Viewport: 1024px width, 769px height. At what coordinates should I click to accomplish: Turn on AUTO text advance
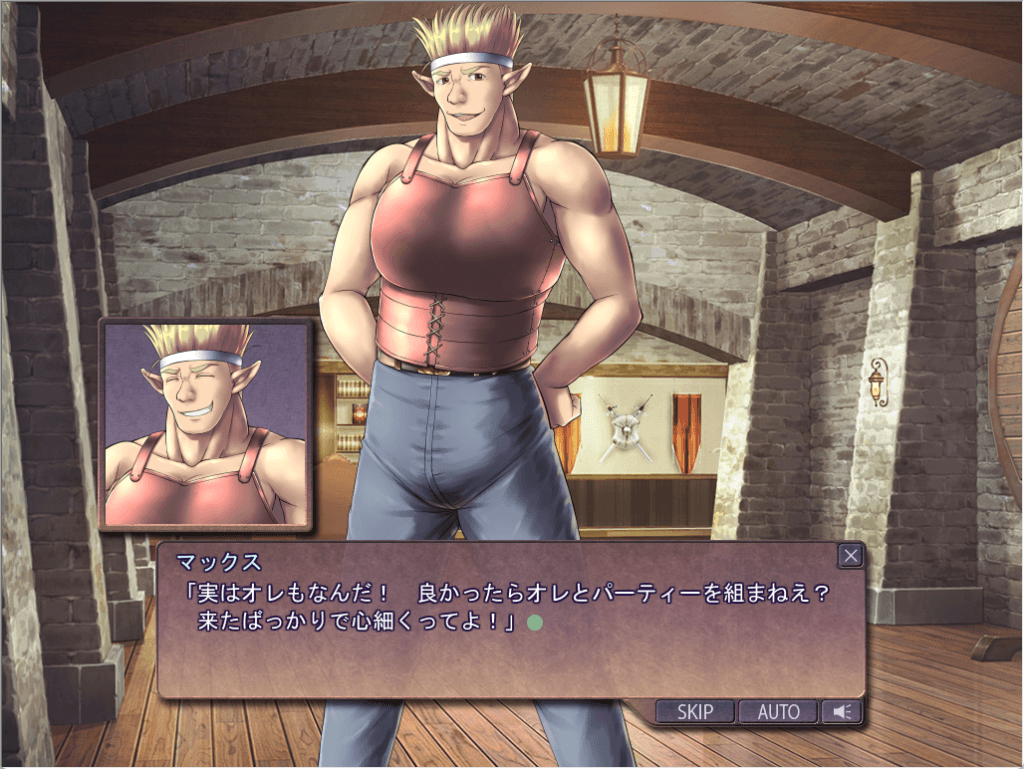click(778, 712)
